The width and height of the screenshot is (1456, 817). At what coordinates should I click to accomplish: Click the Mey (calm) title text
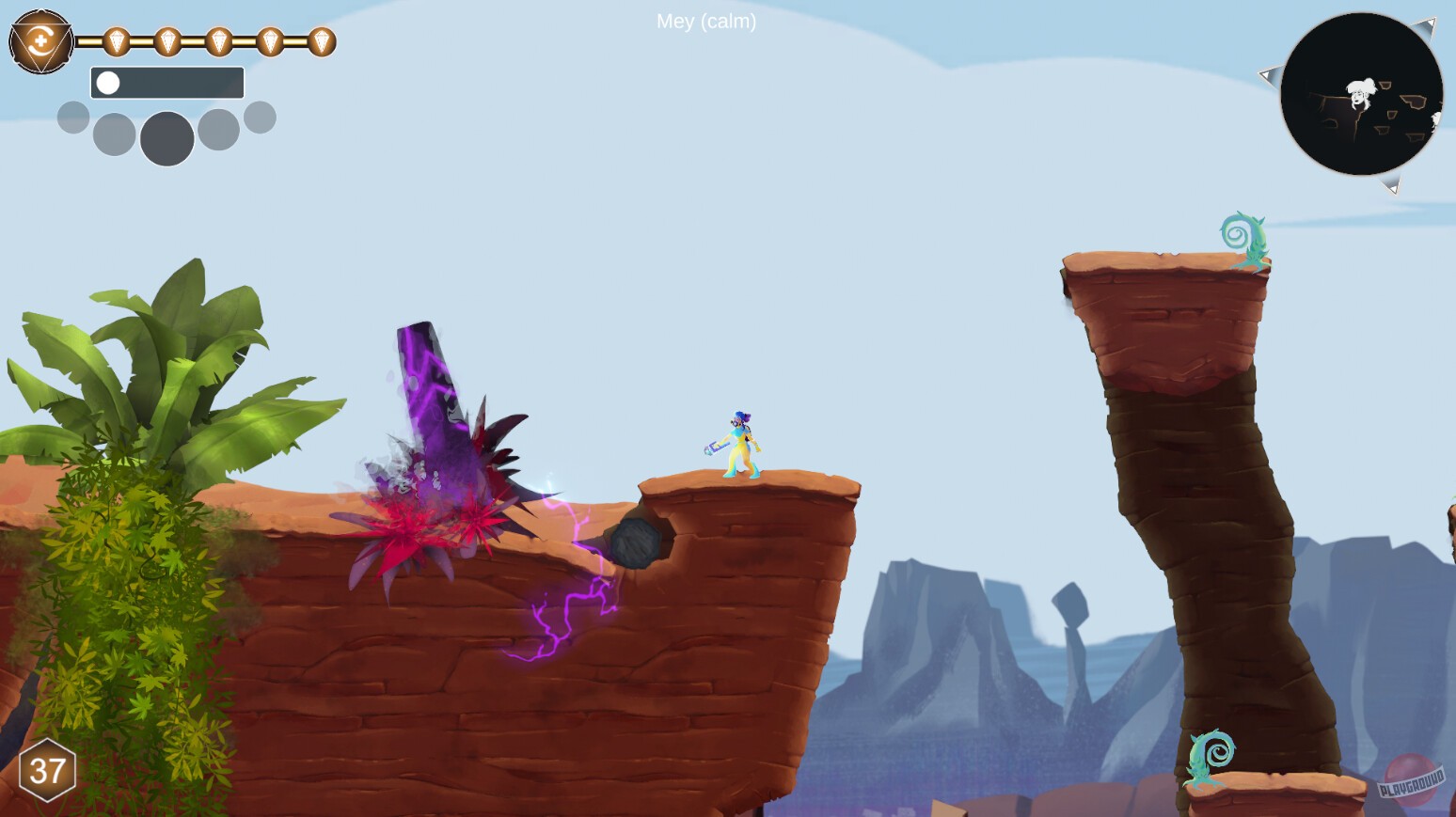pyautogui.click(x=706, y=22)
